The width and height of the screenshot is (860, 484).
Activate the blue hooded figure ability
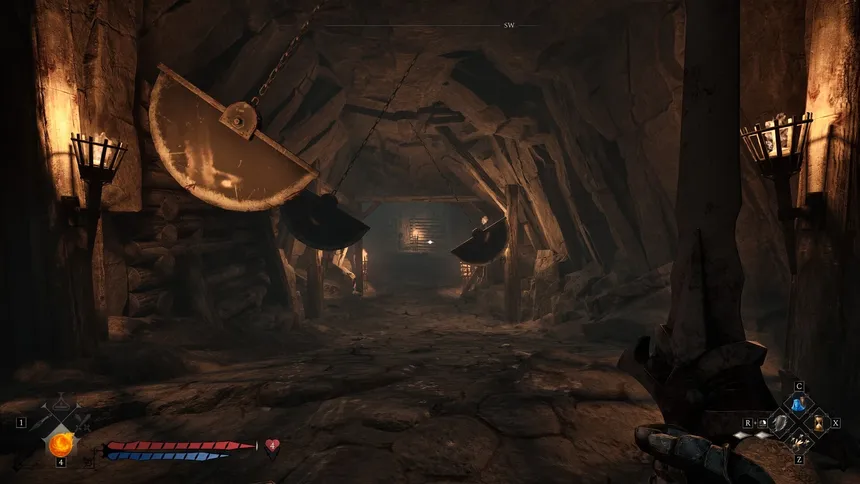798,404
